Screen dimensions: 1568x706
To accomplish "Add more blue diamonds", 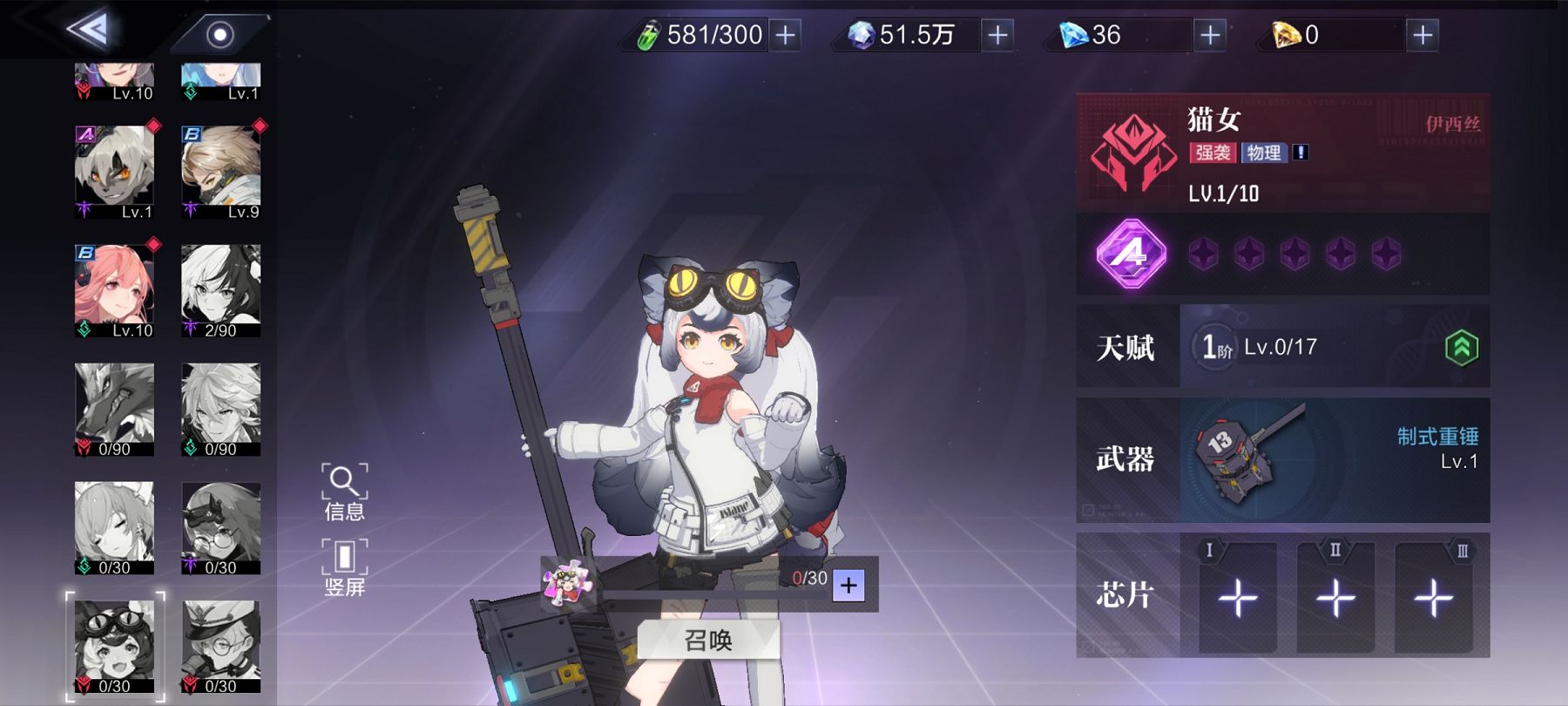I will tap(1210, 35).
